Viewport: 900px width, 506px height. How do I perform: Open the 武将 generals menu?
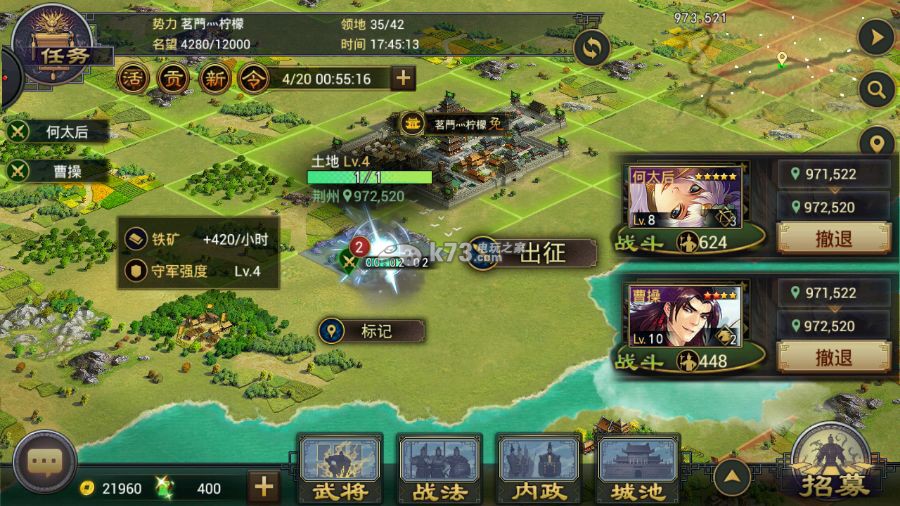340,470
